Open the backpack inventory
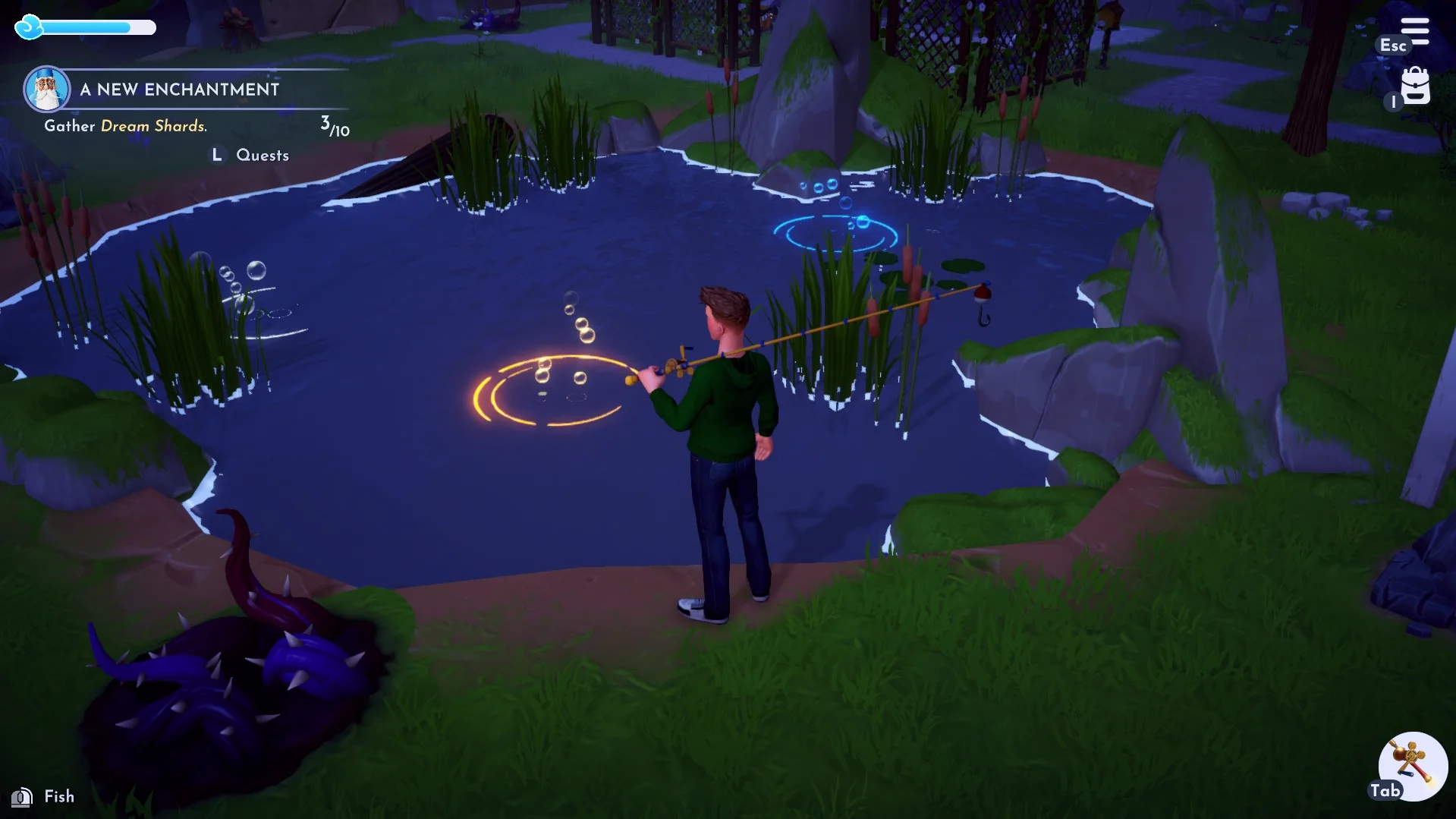Screen dimensions: 1456x819 point(1415,87)
